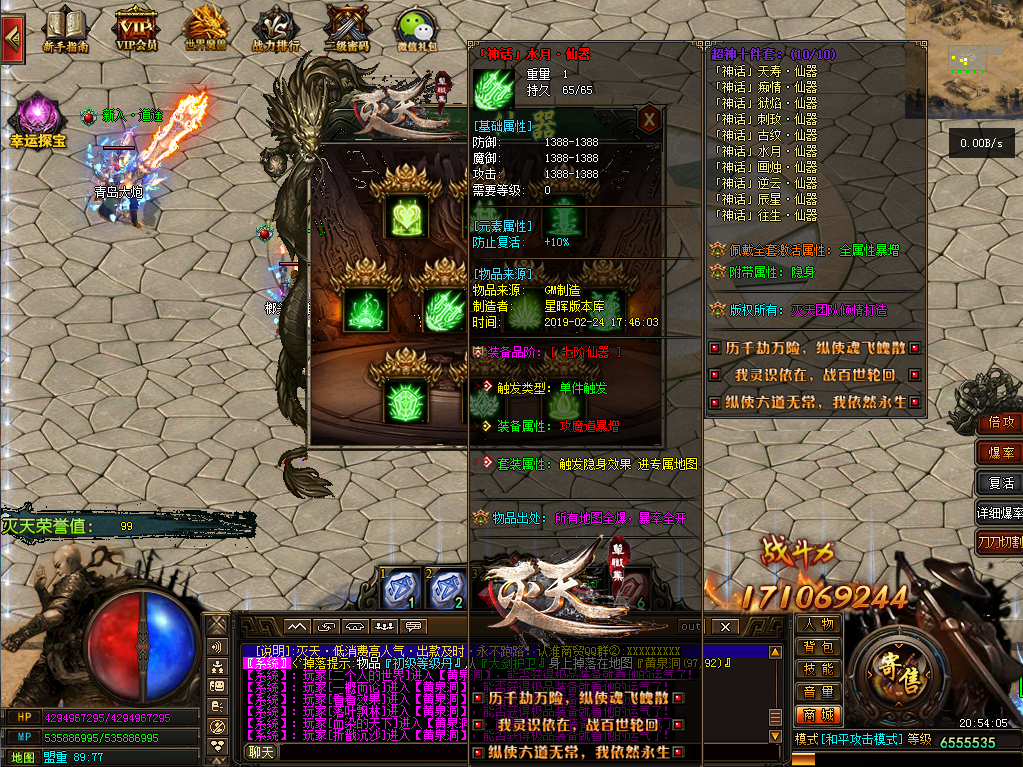
Task: Open the 背包 backpack
Action: coord(818,648)
